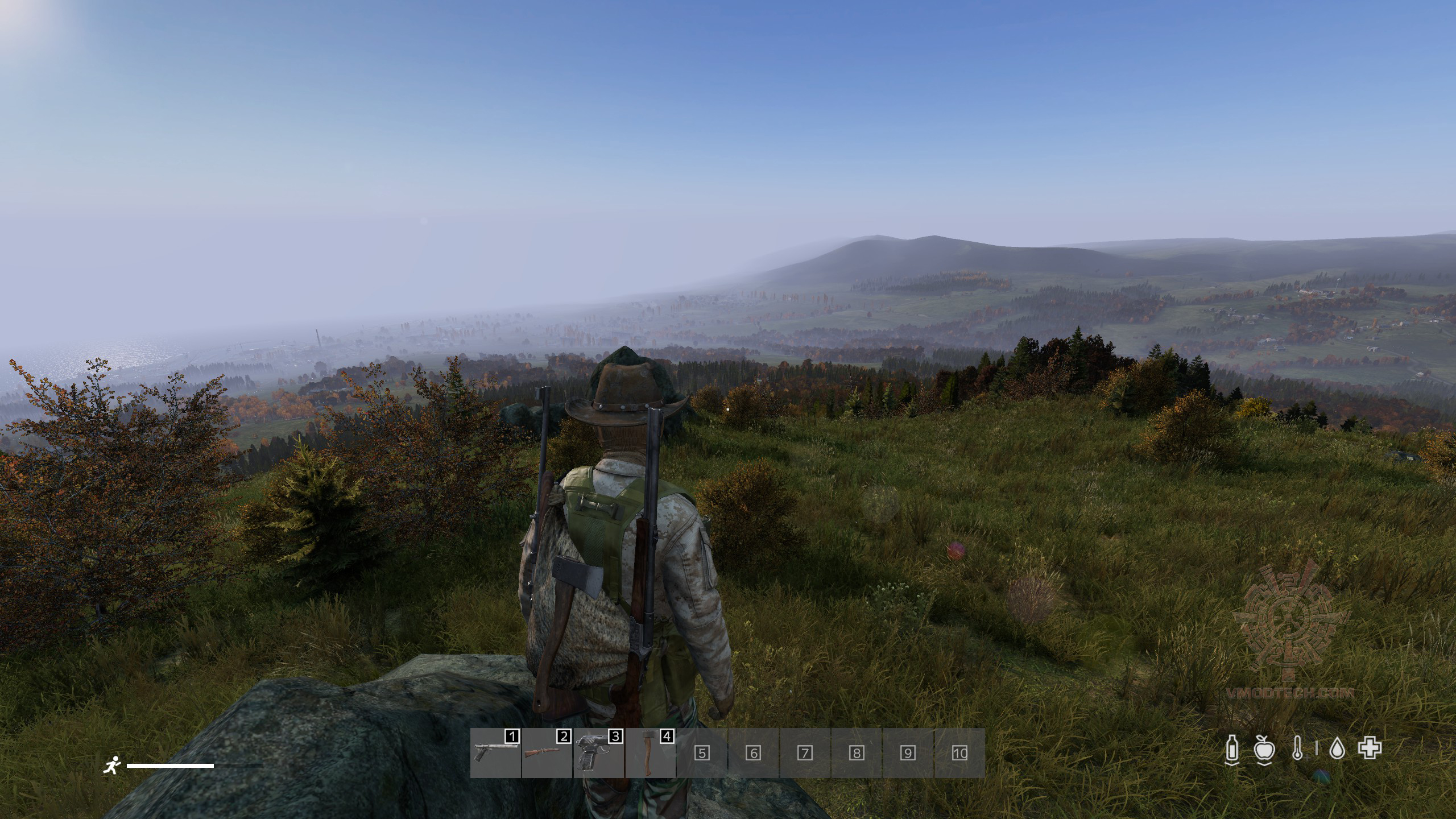Choose empty hotbar slot 10
The width and height of the screenshot is (1456, 819).
point(959,753)
